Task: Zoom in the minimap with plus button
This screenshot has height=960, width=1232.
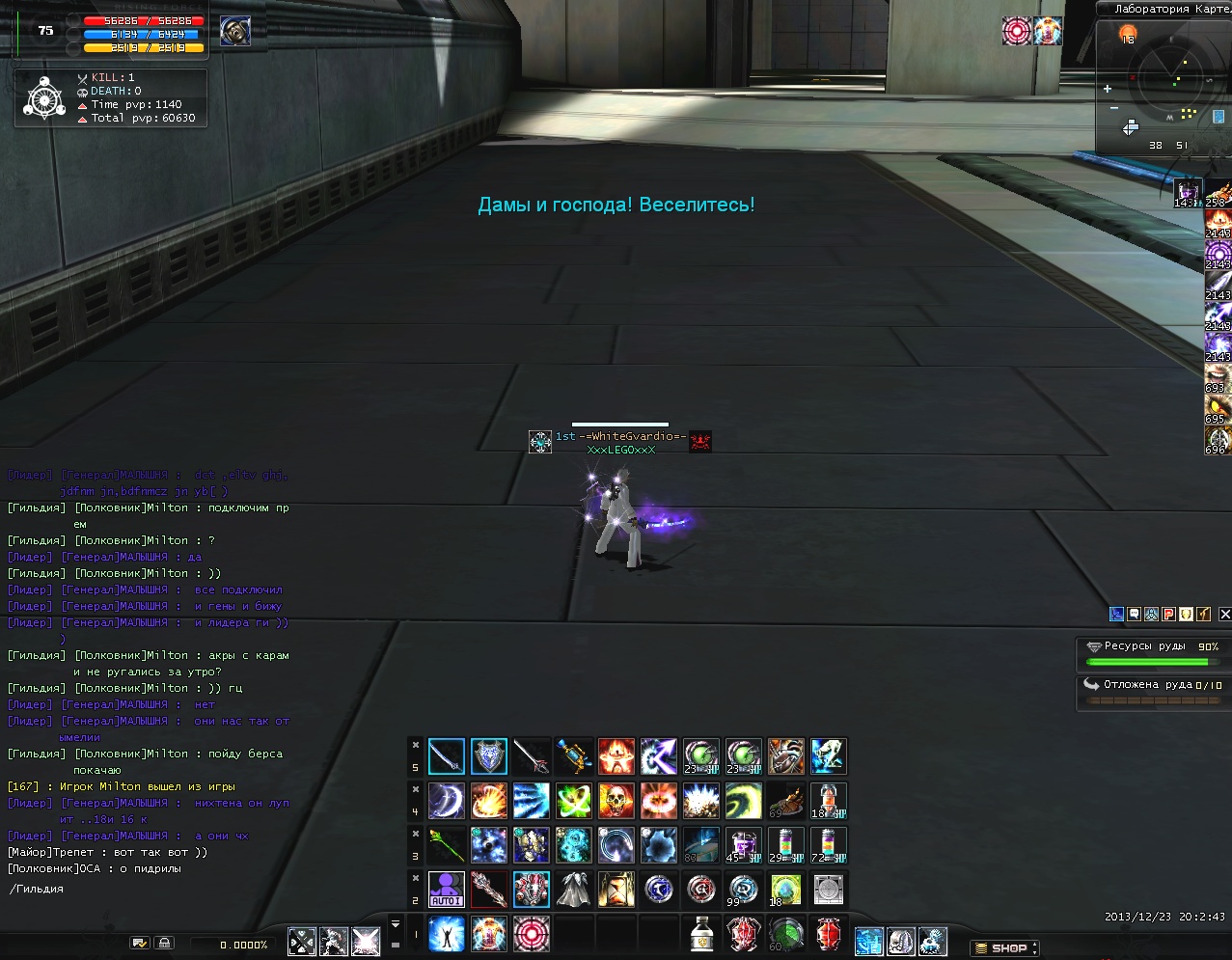Action: coord(1108,89)
